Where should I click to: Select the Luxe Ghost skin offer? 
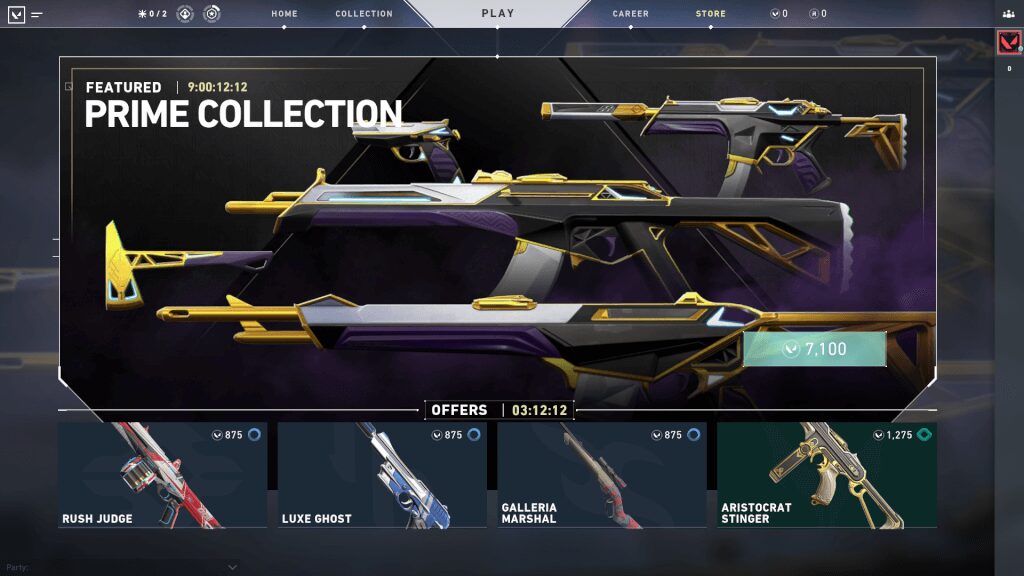coord(382,474)
